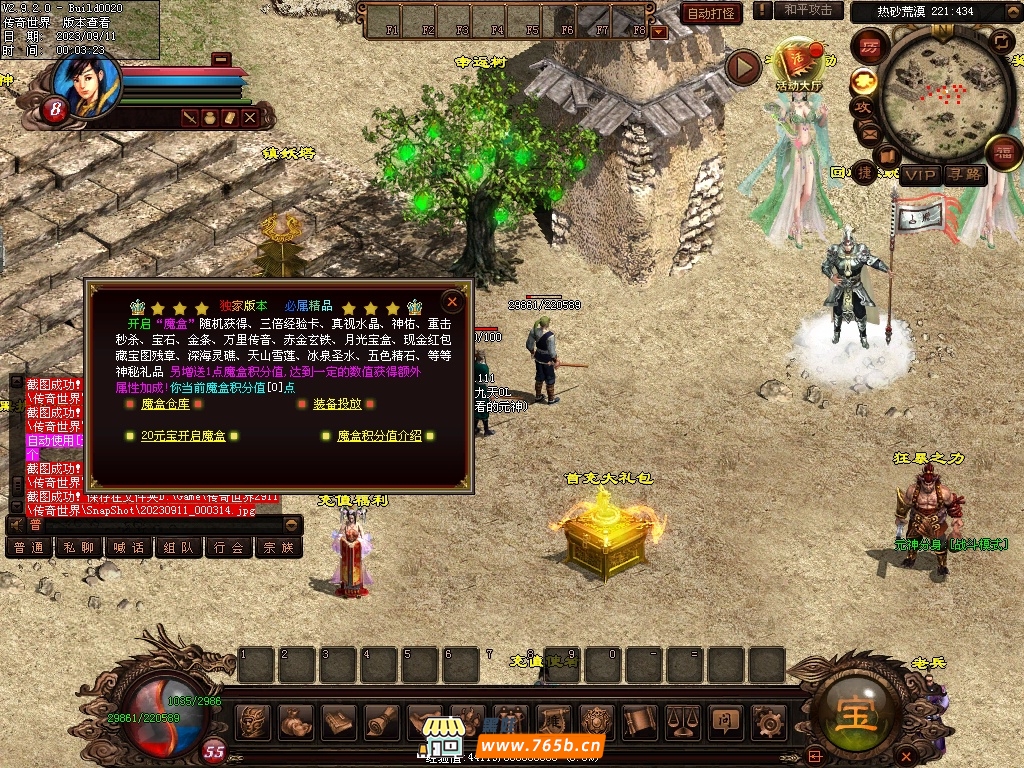The image size is (1024, 768).
Task: Open the 魔盒仓库 link
Action: (165, 404)
